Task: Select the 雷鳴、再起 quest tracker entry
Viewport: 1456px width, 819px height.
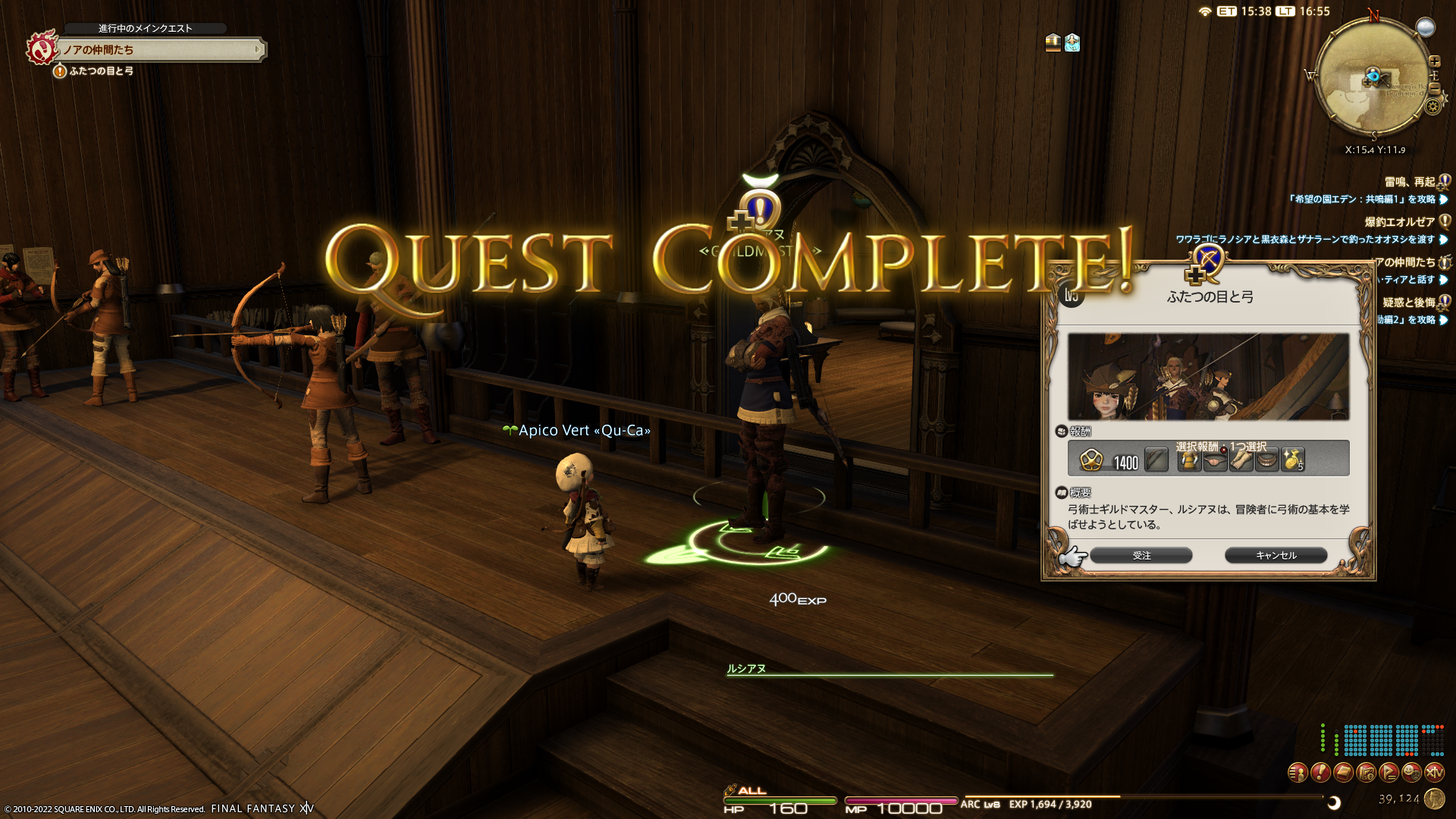Action: click(1409, 182)
